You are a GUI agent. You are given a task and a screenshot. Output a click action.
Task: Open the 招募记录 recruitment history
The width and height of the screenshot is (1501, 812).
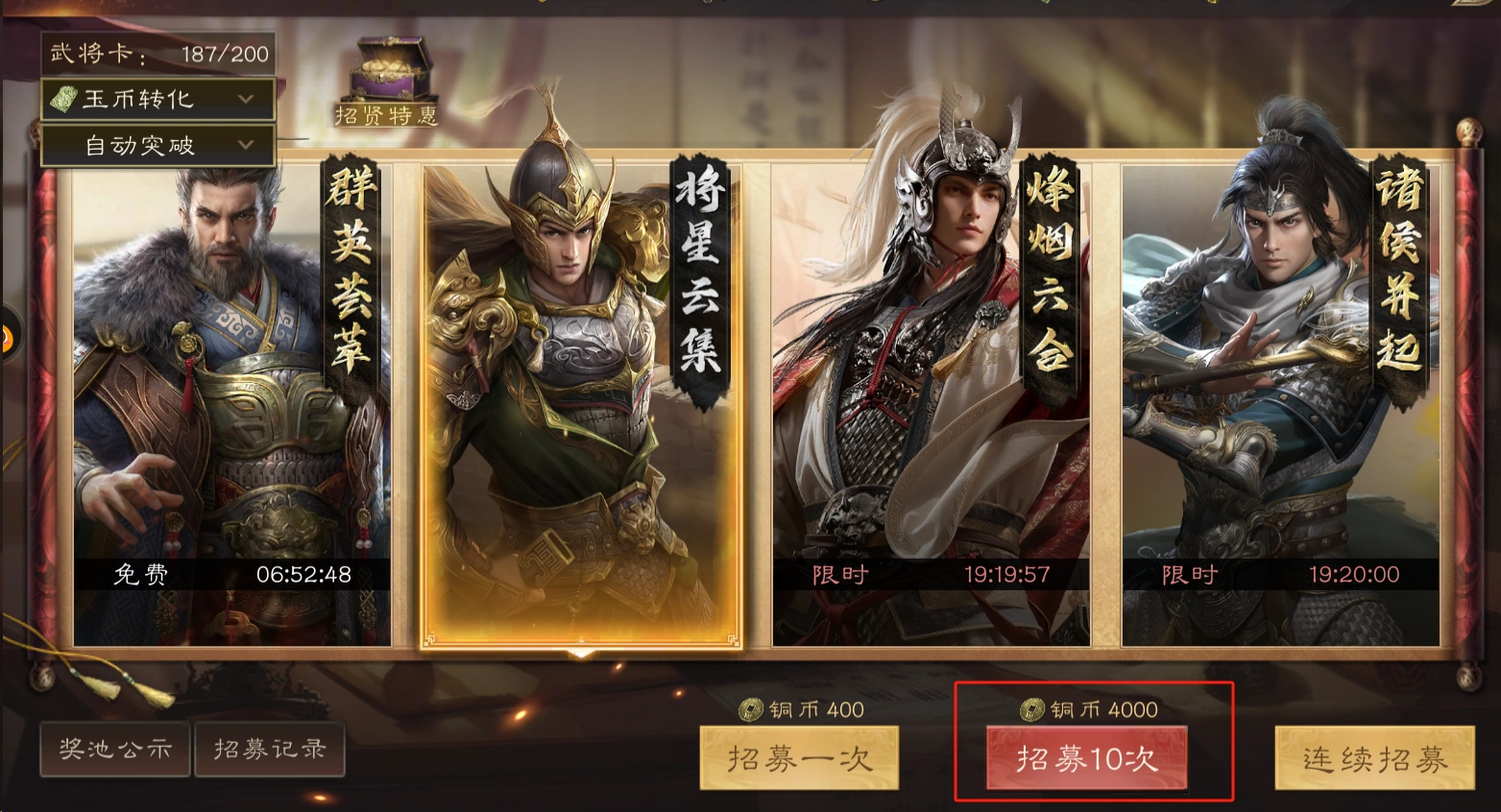[x=270, y=750]
